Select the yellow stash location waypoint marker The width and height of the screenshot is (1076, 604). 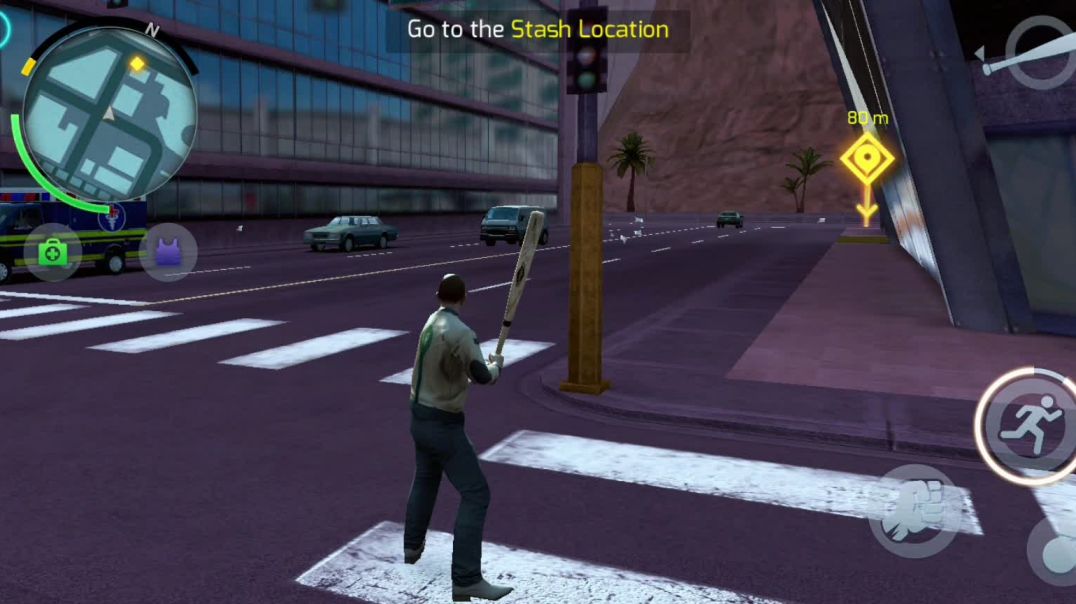[866, 162]
